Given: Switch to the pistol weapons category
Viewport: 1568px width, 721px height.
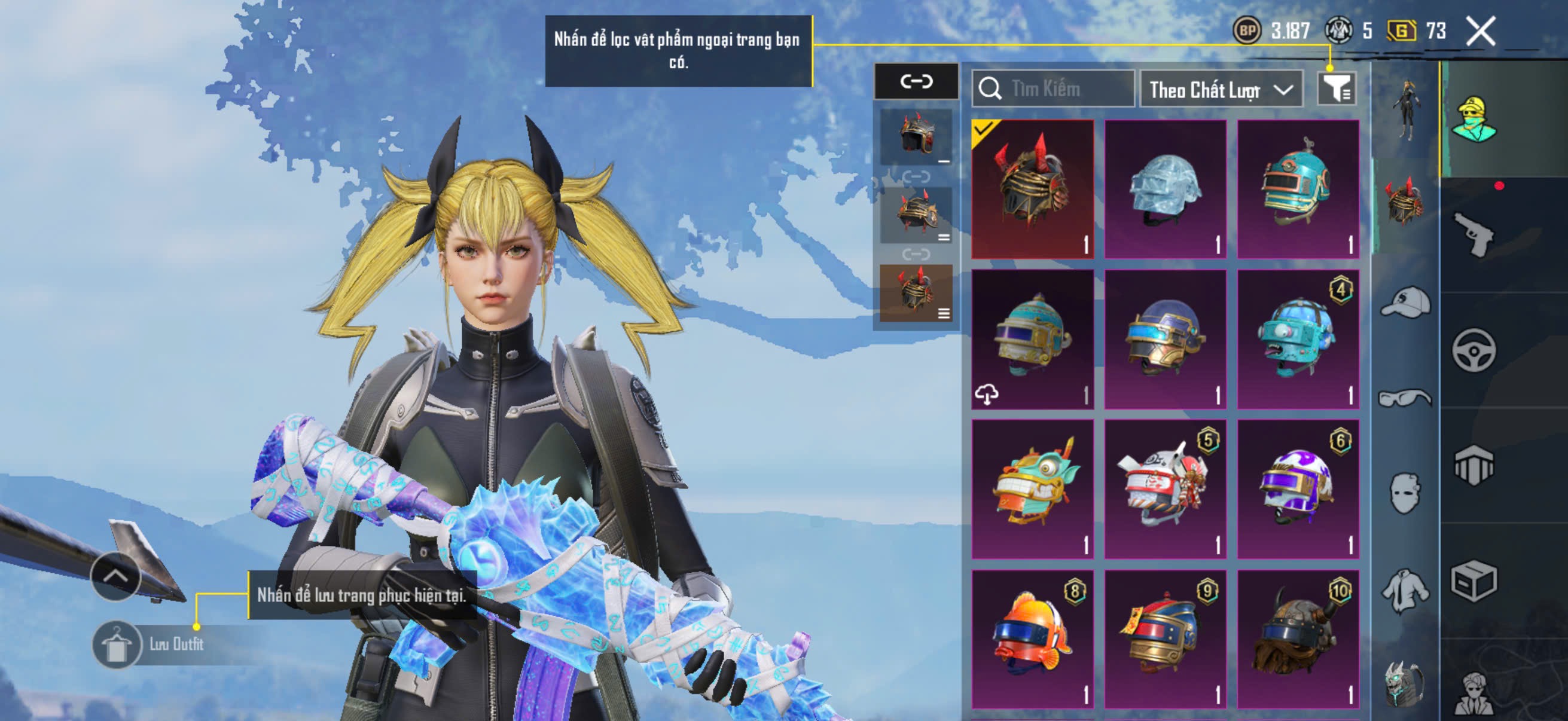Looking at the screenshot, I should [x=1474, y=235].
